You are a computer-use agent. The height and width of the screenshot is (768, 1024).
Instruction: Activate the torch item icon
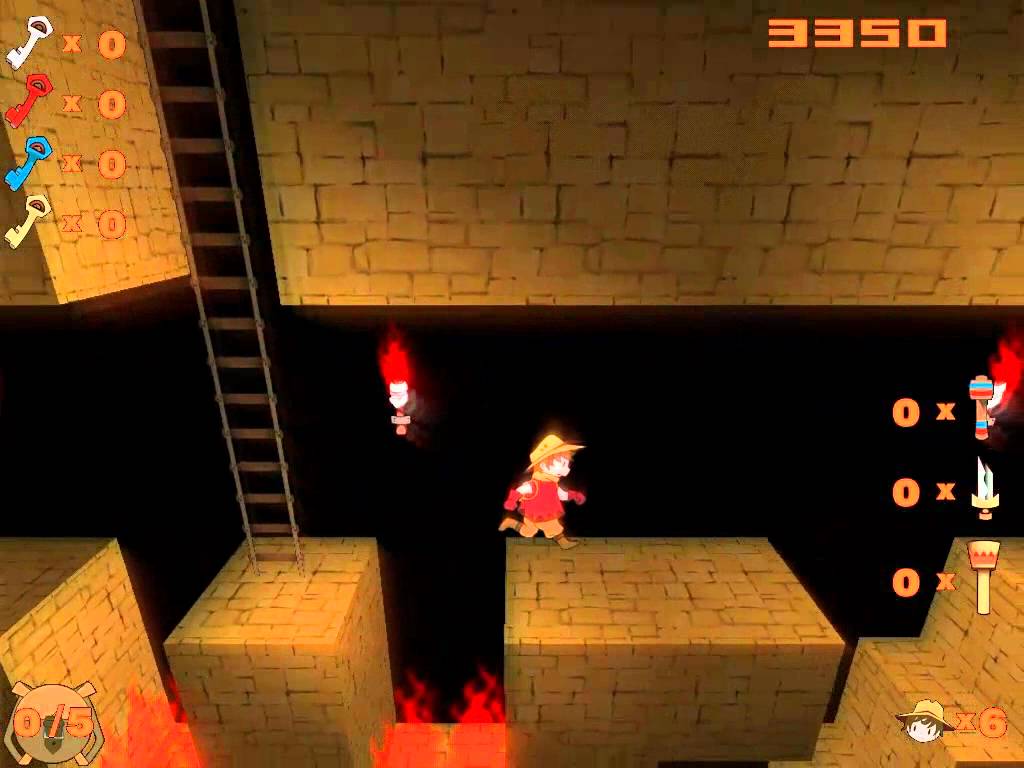[x=984, y=577]
